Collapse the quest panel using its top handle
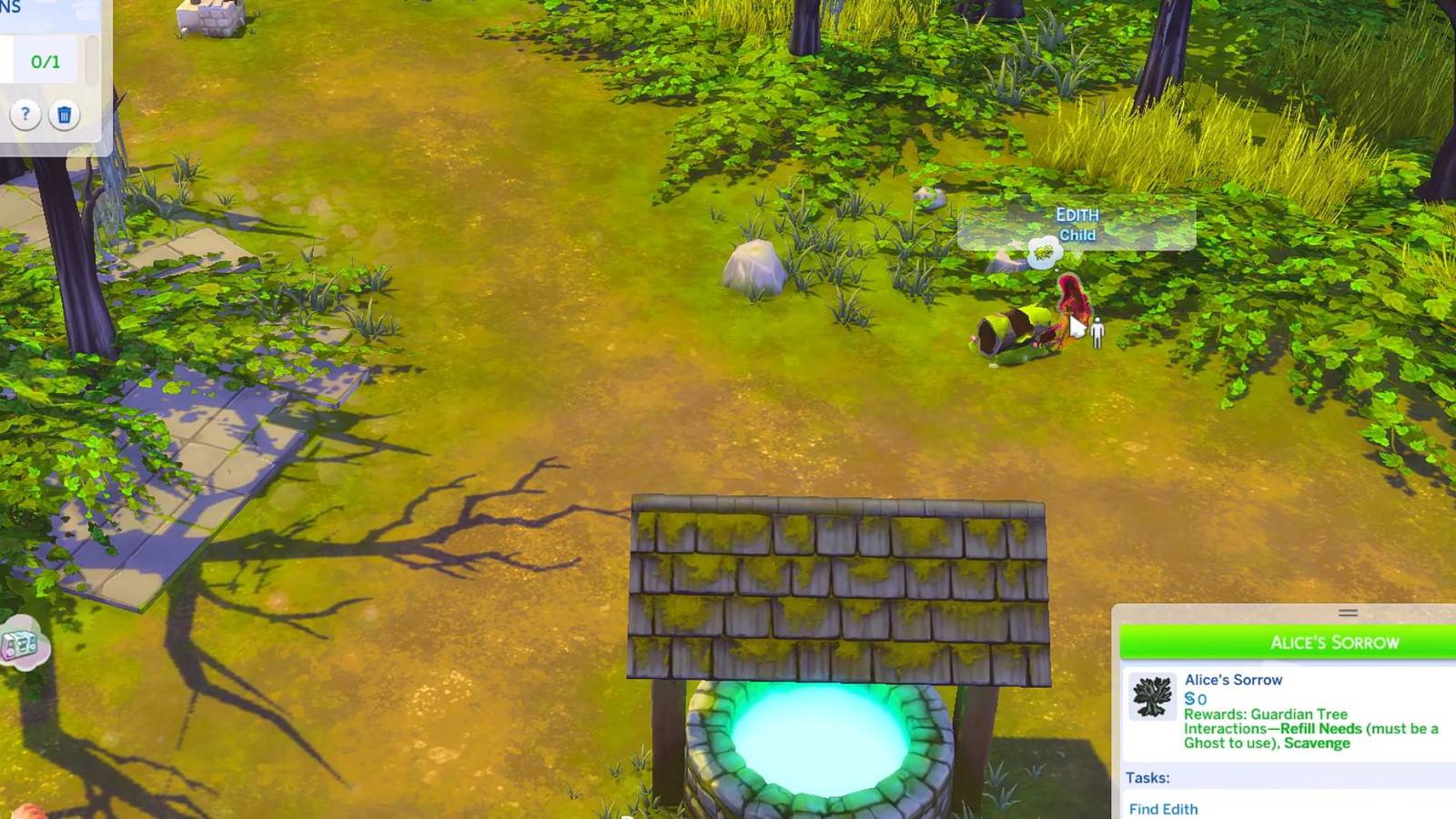 (x=1350, y=613)
